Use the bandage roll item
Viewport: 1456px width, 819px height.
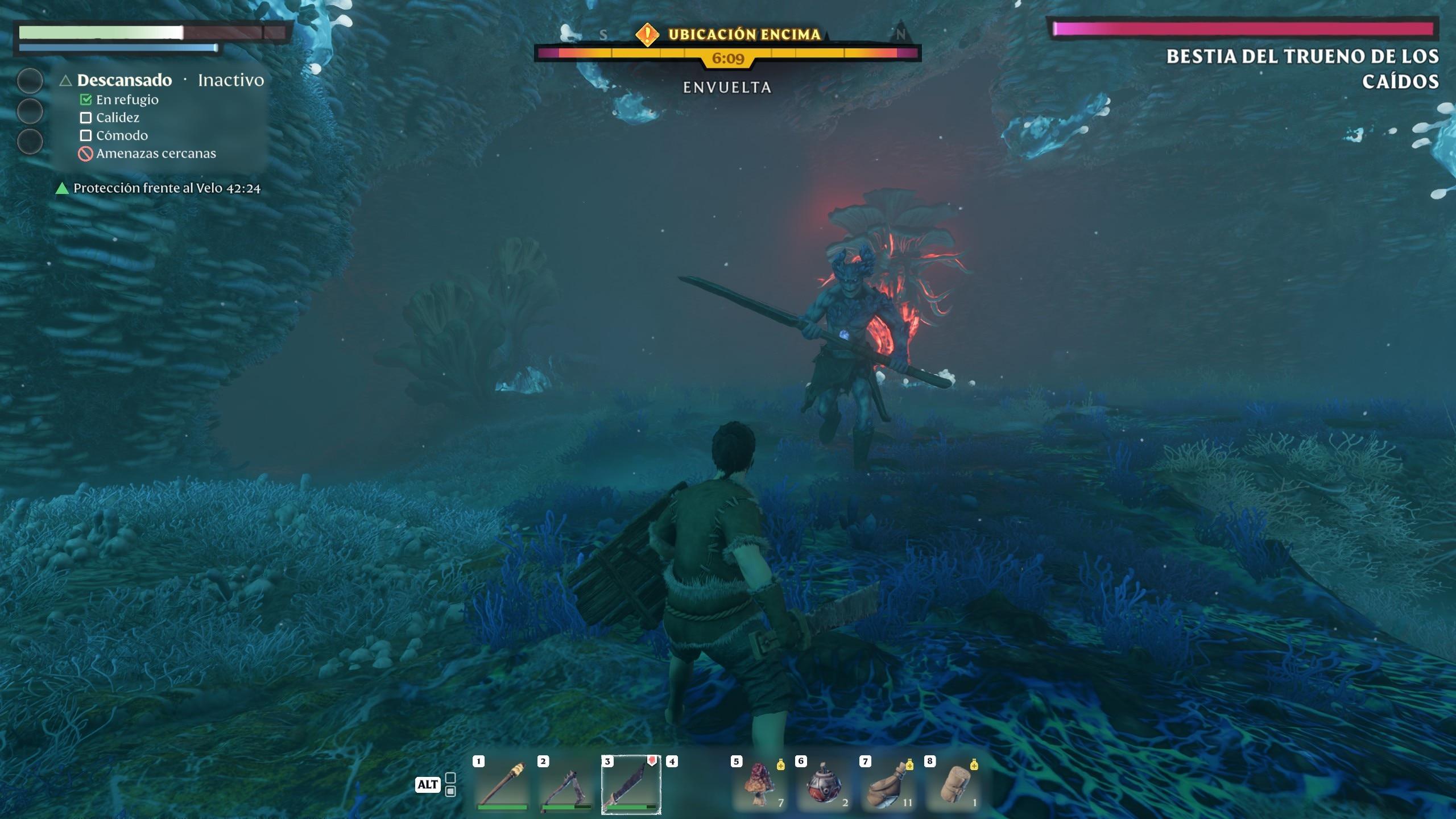(x=953, y=785)
